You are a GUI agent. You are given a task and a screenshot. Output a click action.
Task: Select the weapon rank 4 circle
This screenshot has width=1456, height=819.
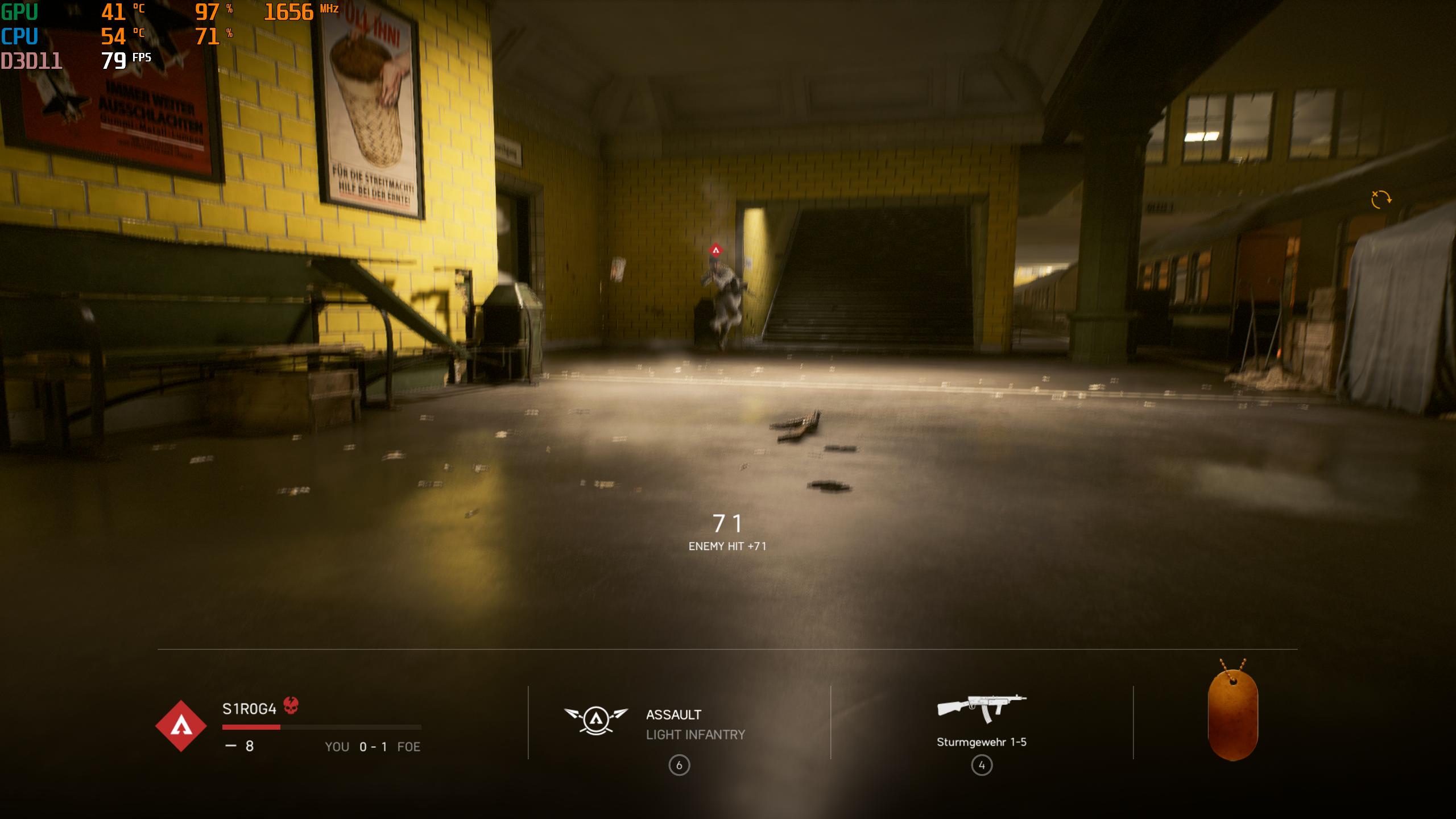(x=982, y=766)
